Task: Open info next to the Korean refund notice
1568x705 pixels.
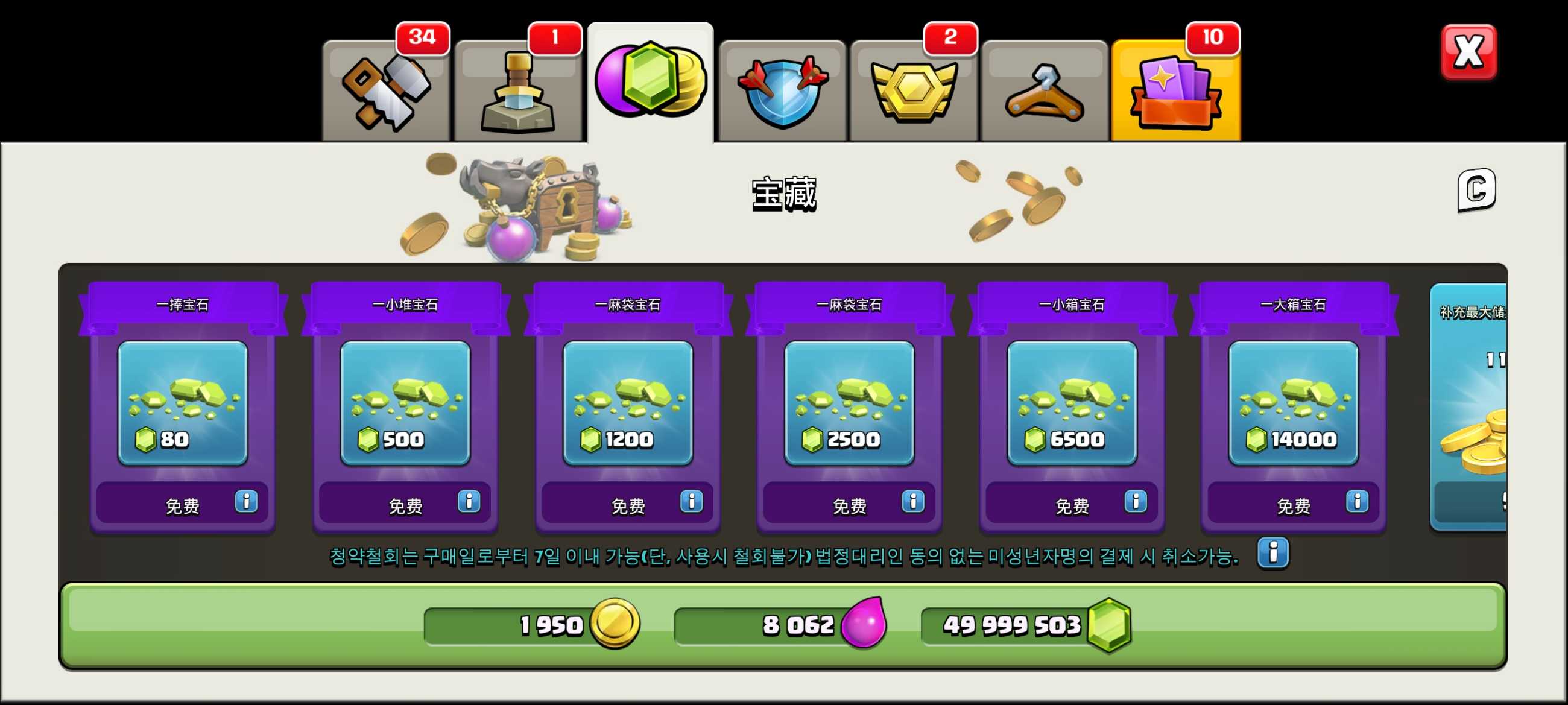Action: pyautogui.click(x=1272, y=553)
